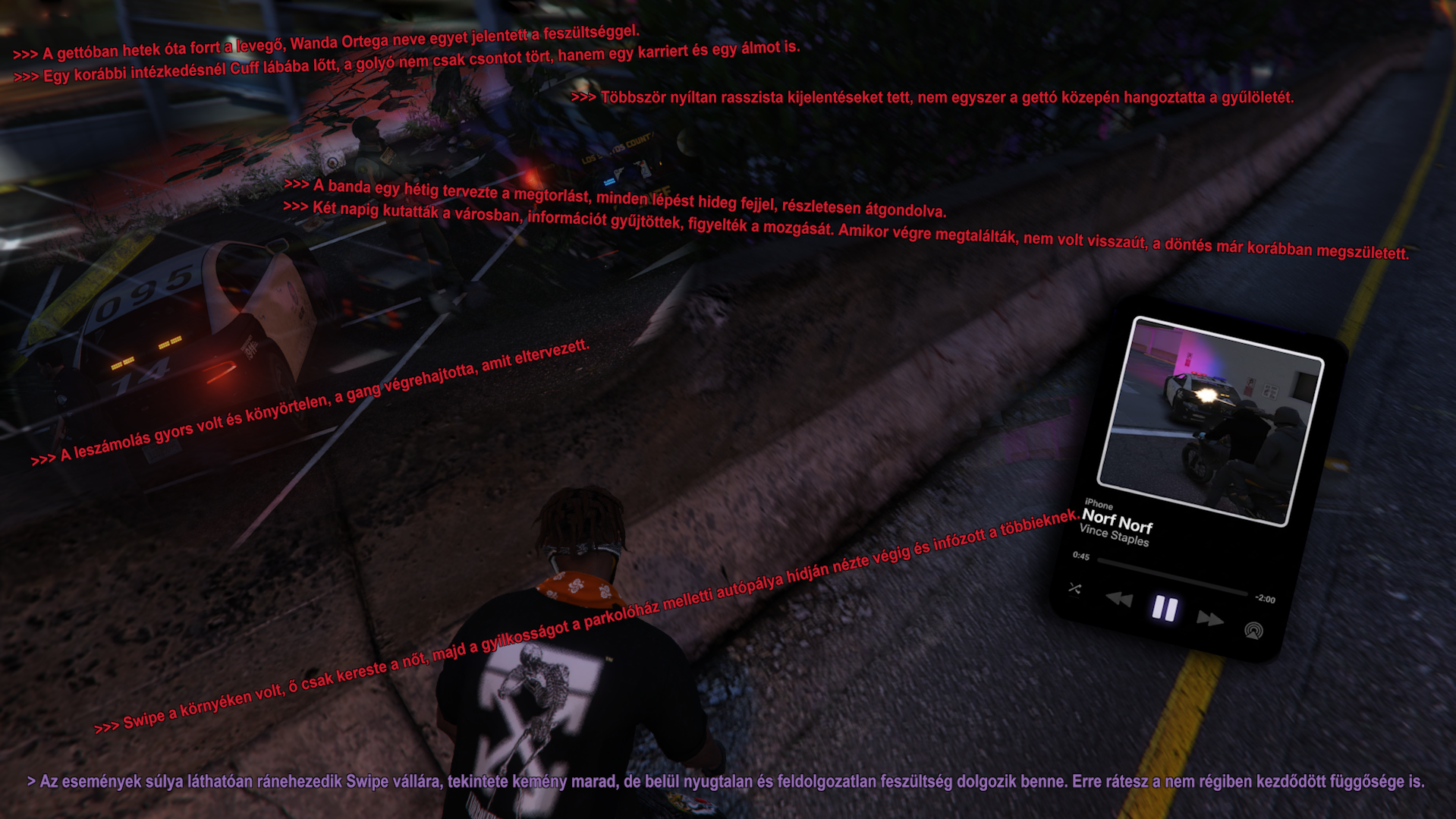The height and width of the screenshot is (819, 1456).
Task: Open the AirPlay output icon
Action: tap(1253, 631)
